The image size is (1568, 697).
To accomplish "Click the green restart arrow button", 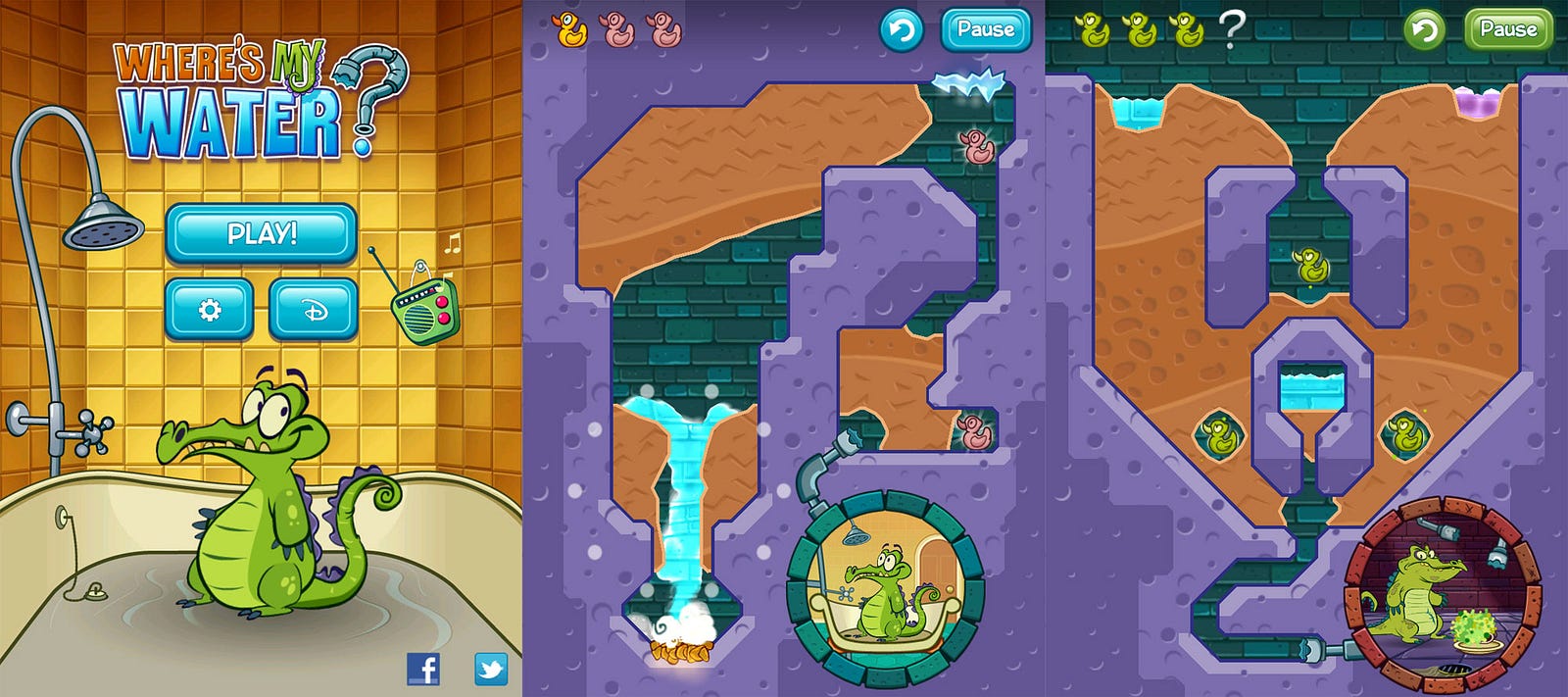I will [1424, 30].
